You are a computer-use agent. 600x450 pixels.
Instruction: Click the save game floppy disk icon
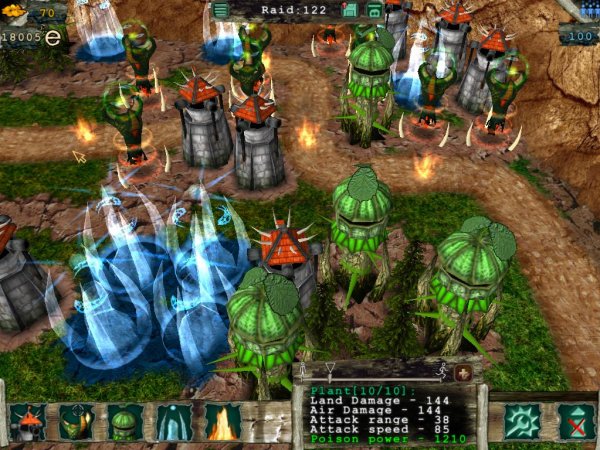pyautogui.click(x=351, y=10)
